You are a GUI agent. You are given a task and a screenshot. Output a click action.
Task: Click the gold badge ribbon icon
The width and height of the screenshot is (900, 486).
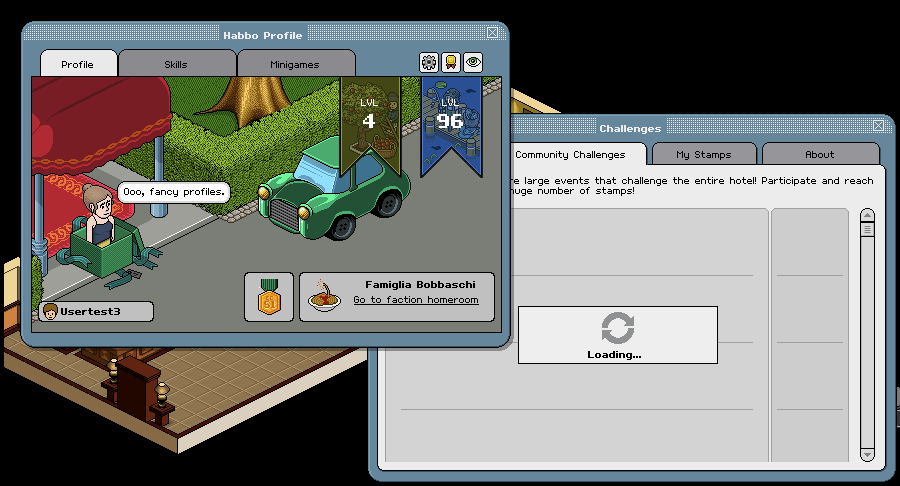pyautogui.click(x=451, y=62)
